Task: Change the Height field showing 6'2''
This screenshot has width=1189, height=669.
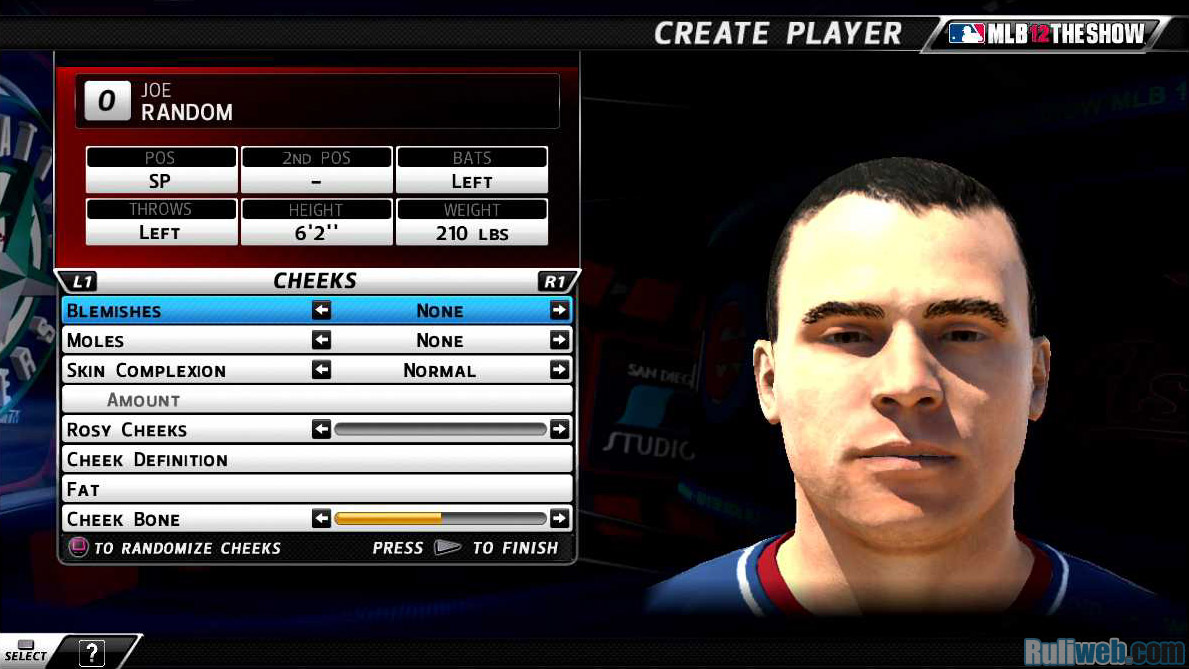Action: click(x=316, y=233)
